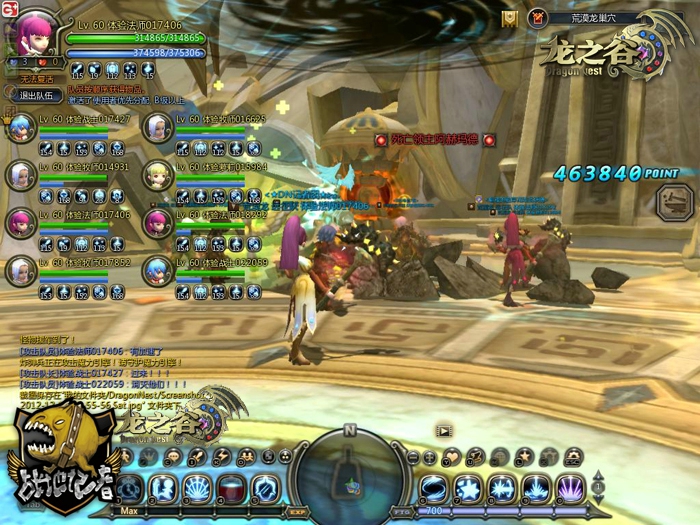Use the red potion hotbar slot
This screenshot has width=700, height=525.
231,488
